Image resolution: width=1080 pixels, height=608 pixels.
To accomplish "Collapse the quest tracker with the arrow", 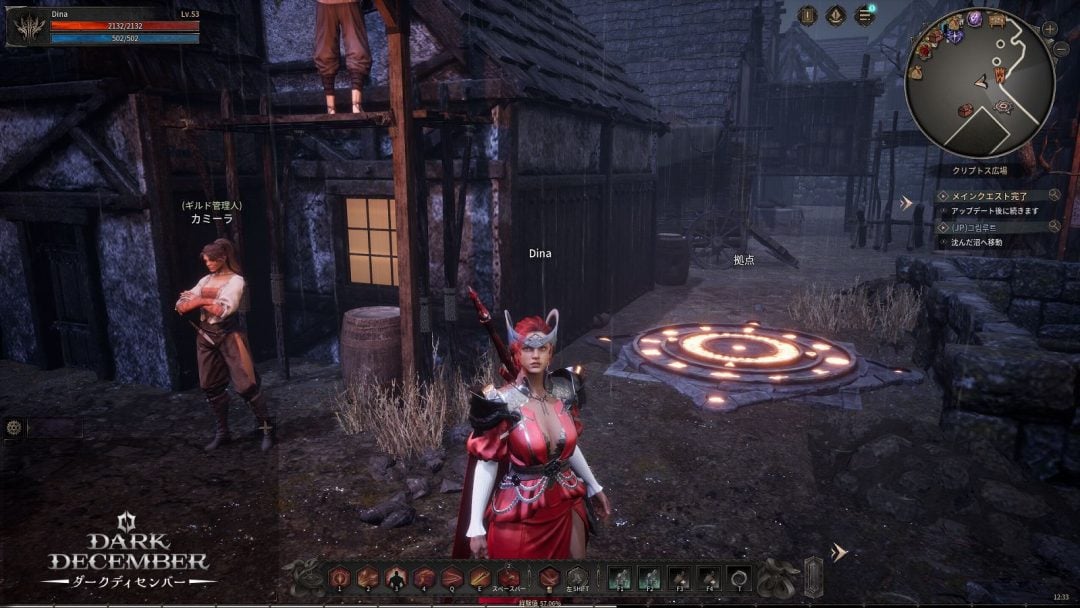I will point(907,203).
